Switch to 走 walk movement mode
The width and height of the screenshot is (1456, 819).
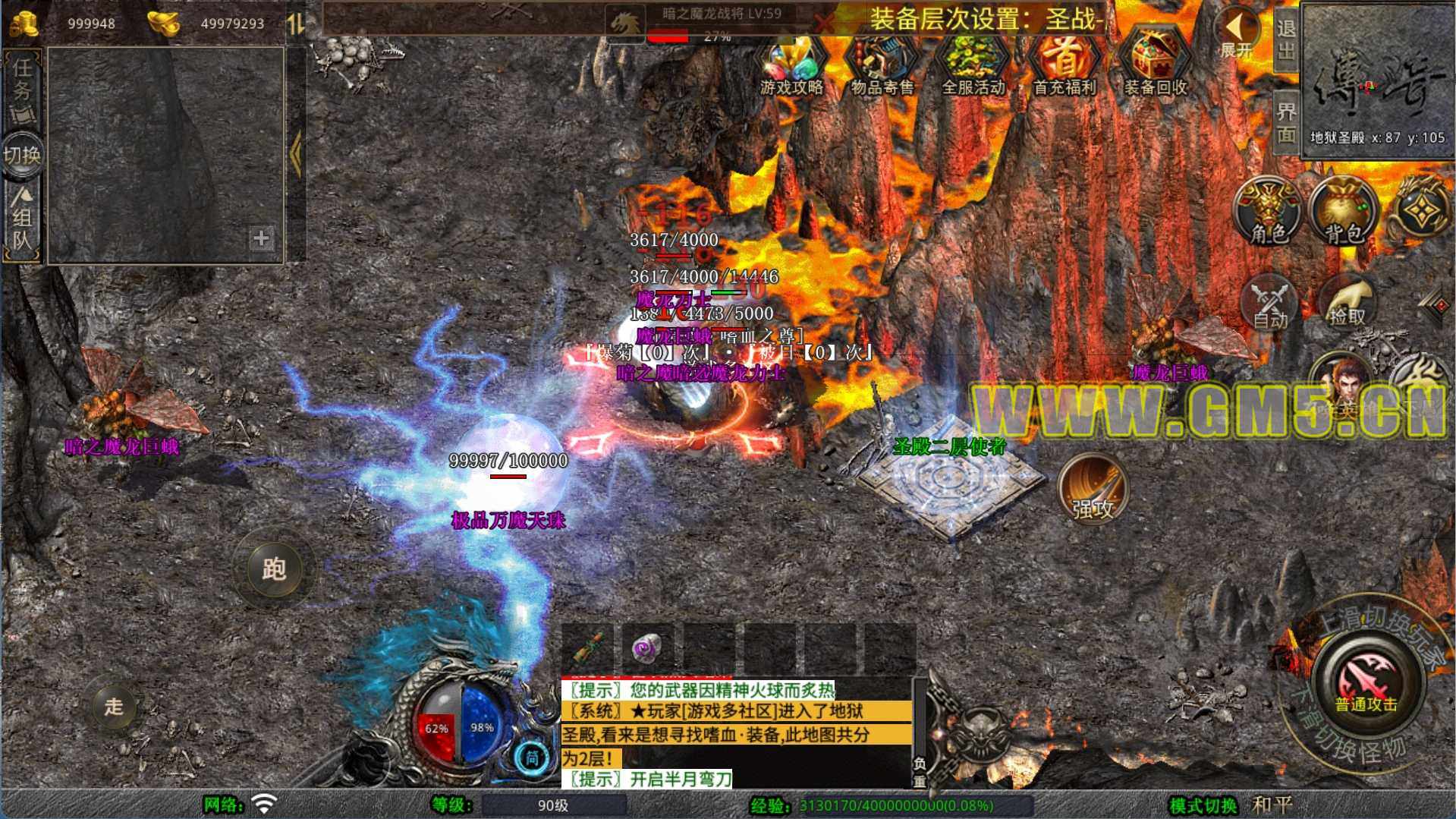[114, 706]
